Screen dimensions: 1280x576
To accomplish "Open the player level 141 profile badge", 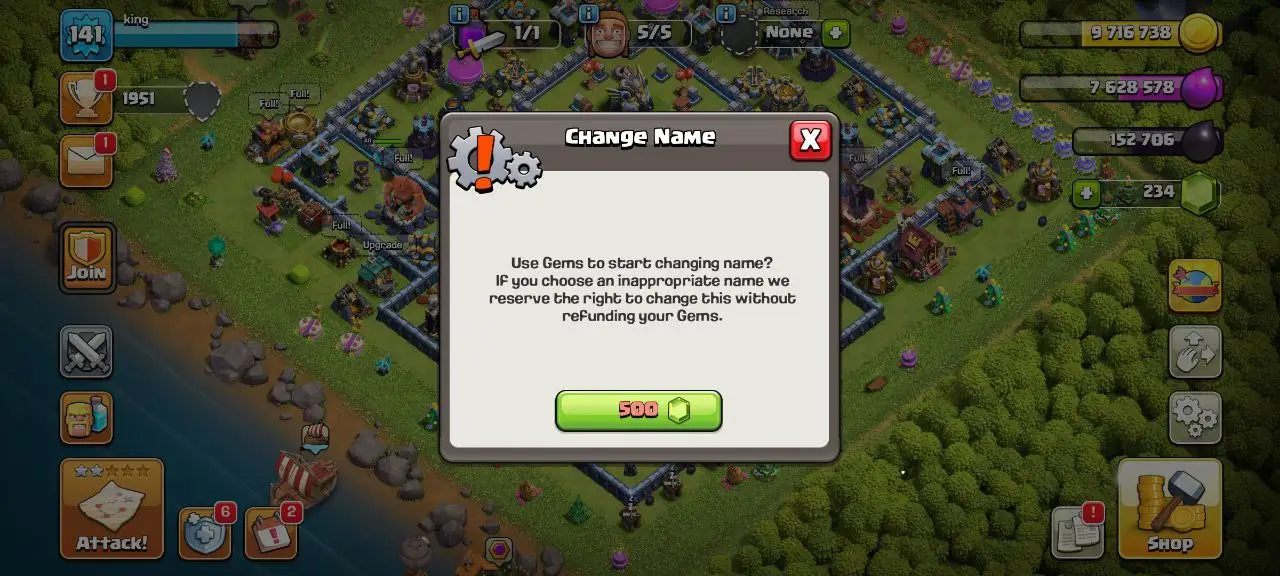I will pyautogui.click(x=86, y=36).
